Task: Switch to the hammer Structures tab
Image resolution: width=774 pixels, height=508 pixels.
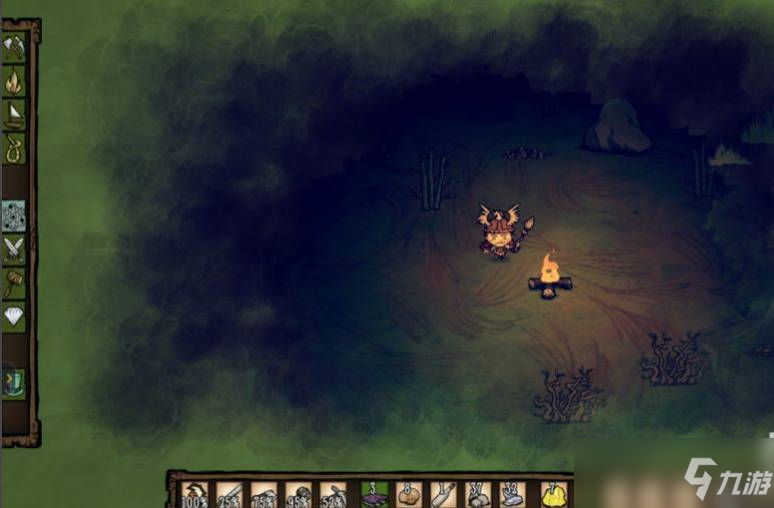Action: (x=14, y=283)
